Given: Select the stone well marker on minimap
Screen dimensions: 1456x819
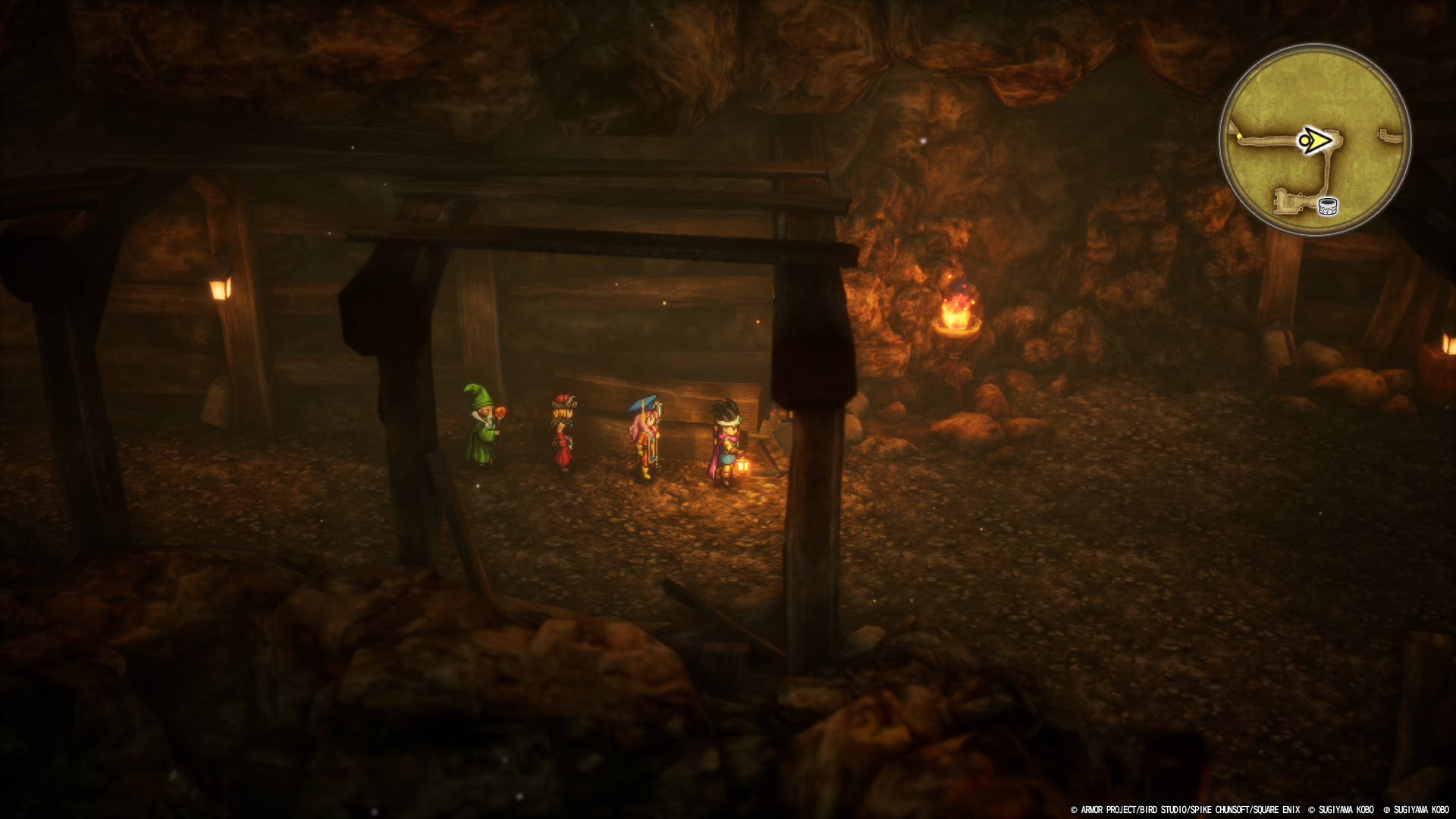Looking at the screenshot, I should coord(1327,206).
